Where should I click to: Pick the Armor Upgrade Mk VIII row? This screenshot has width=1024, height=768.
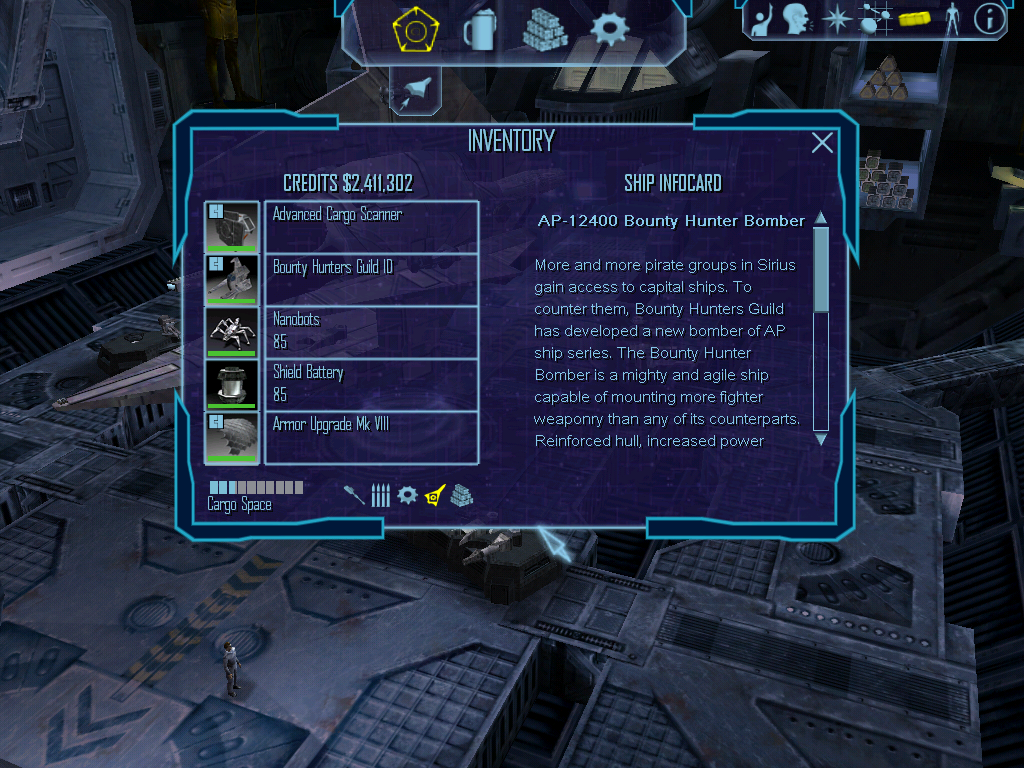pyautogui.click(x=371, y=437)
